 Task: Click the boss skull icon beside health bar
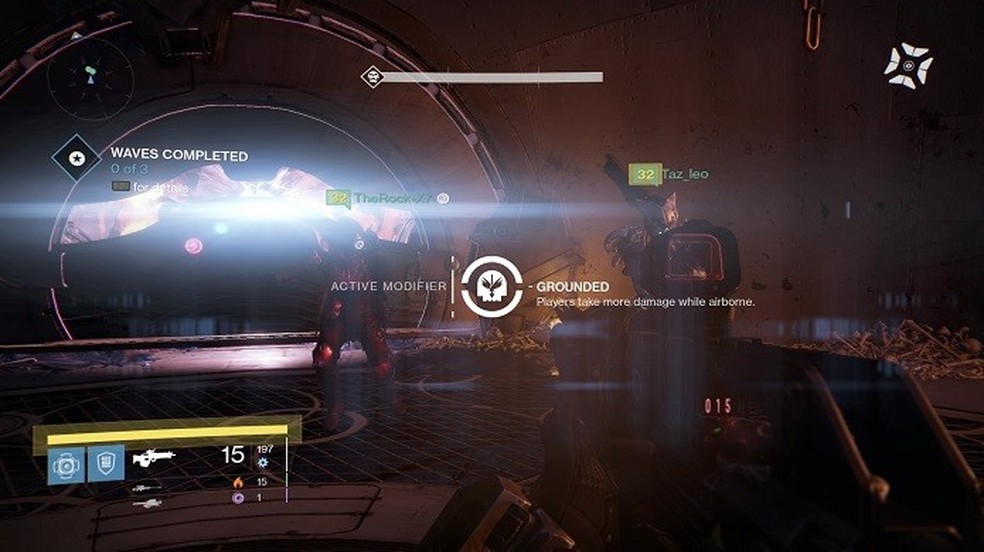click(373, 76)
